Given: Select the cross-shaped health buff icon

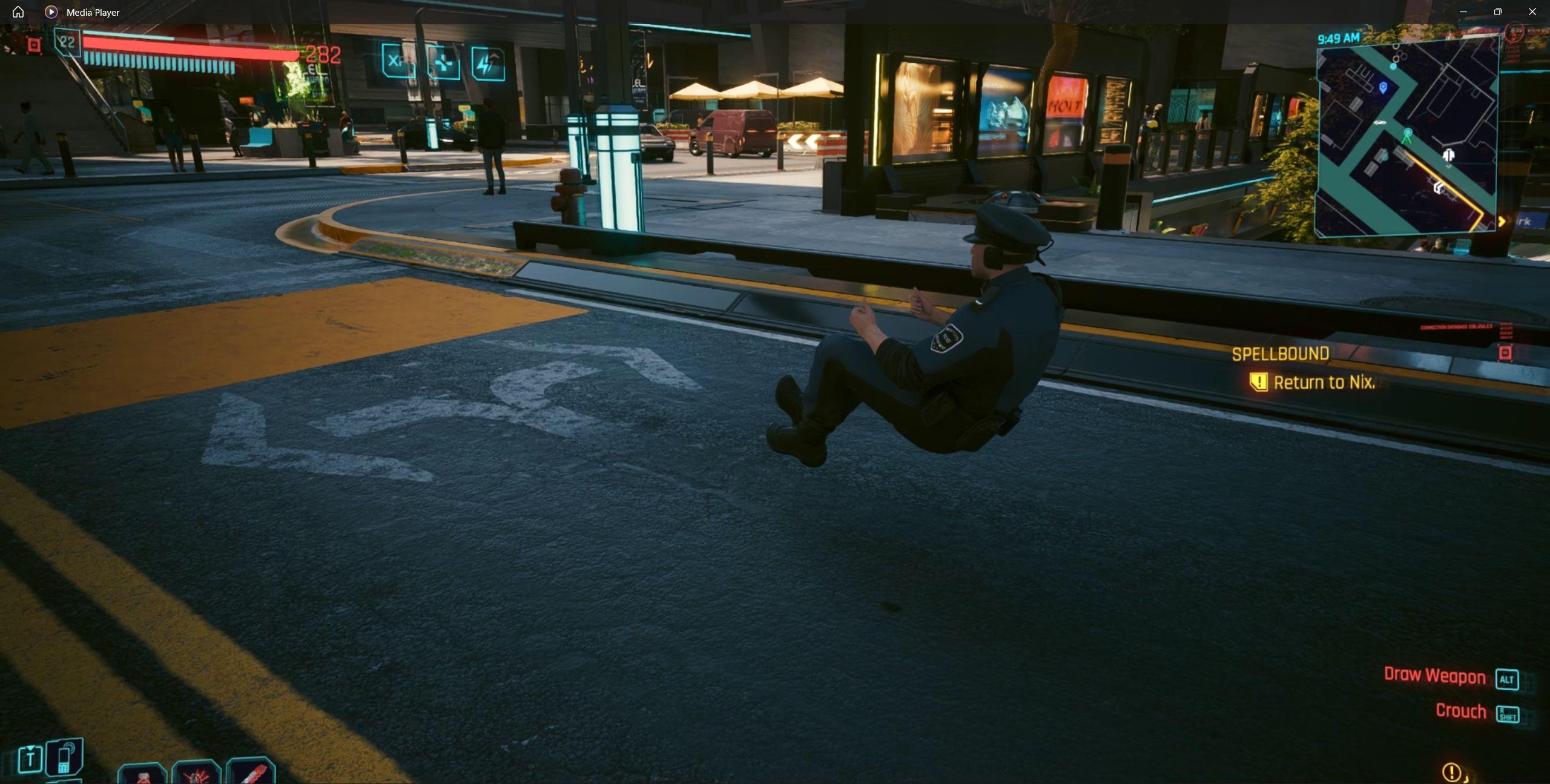Looking at the screenshot, I should (443, 63).
